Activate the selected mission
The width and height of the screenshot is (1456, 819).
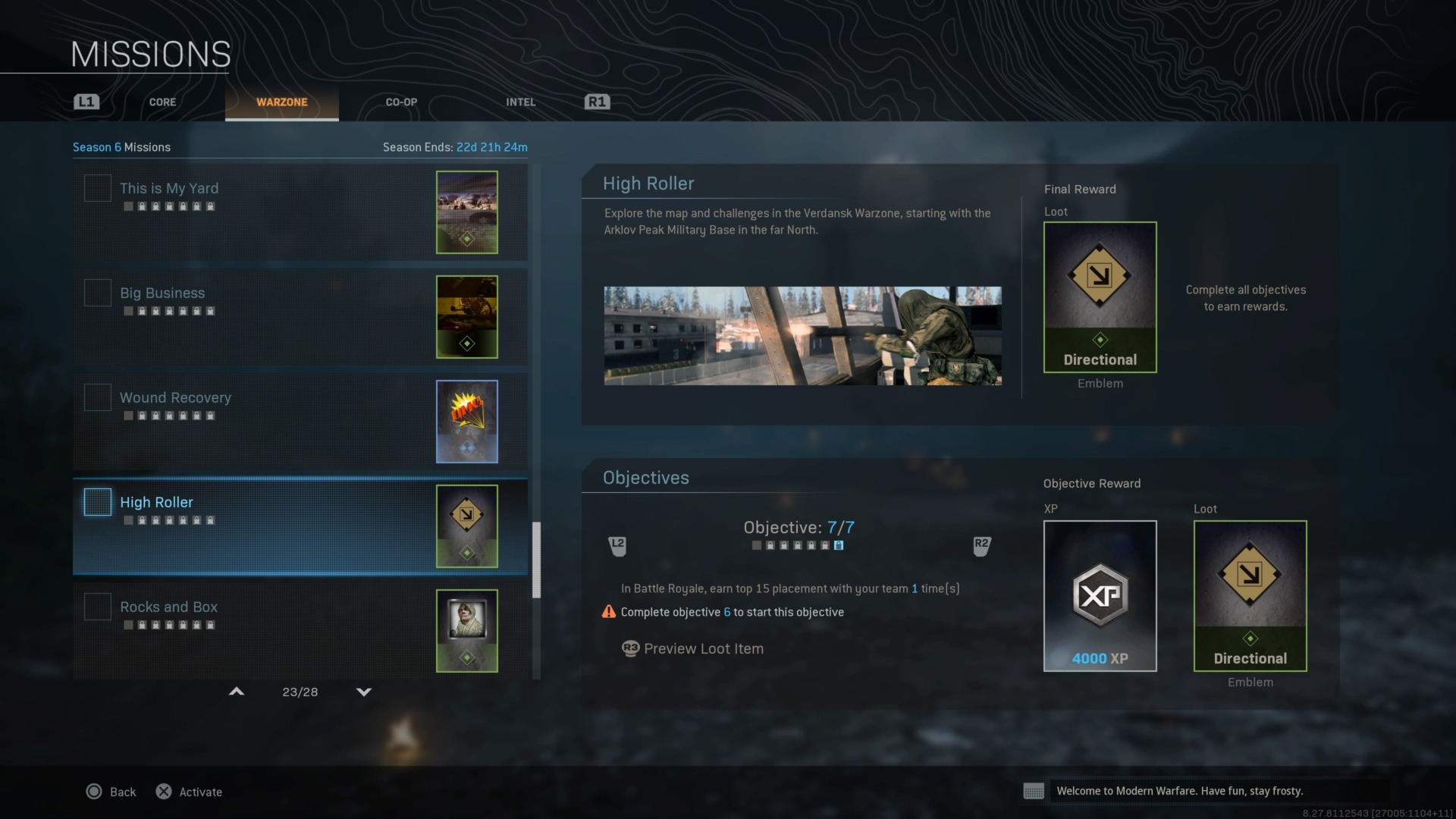click(188, 791)
